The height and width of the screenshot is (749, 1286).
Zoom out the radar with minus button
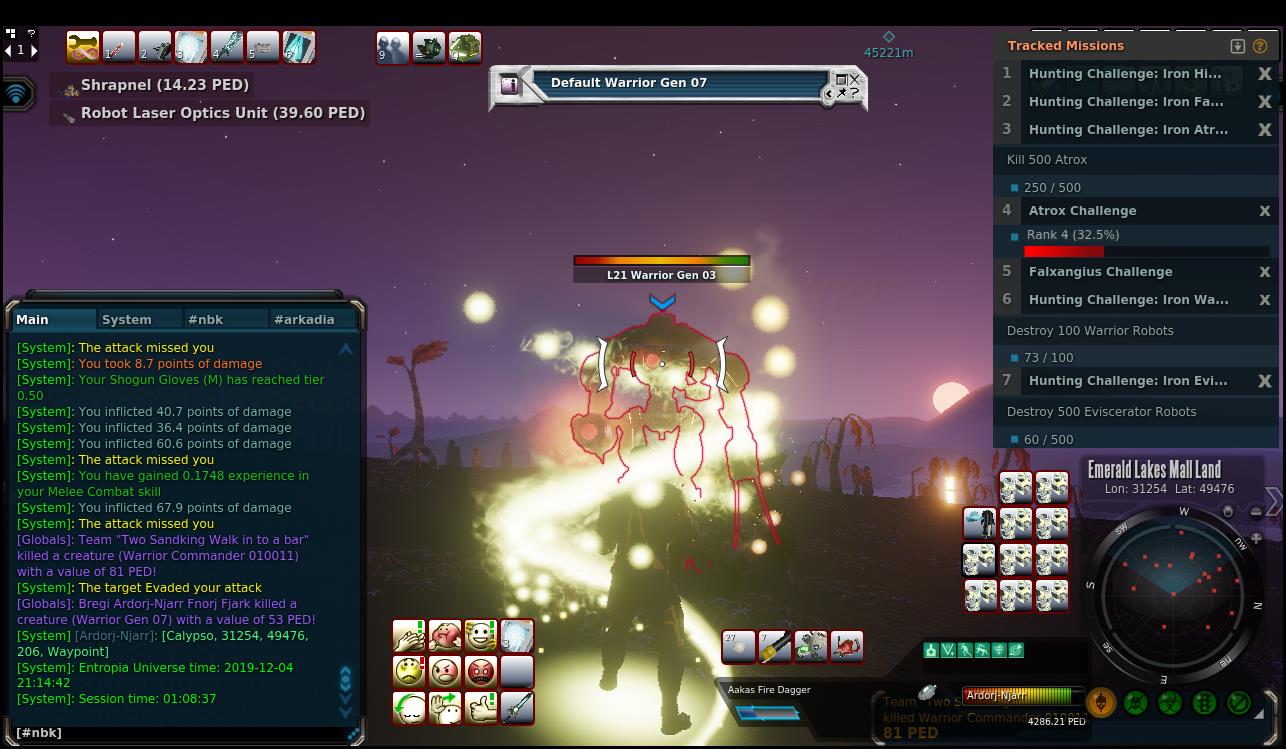click(1256, 512)
